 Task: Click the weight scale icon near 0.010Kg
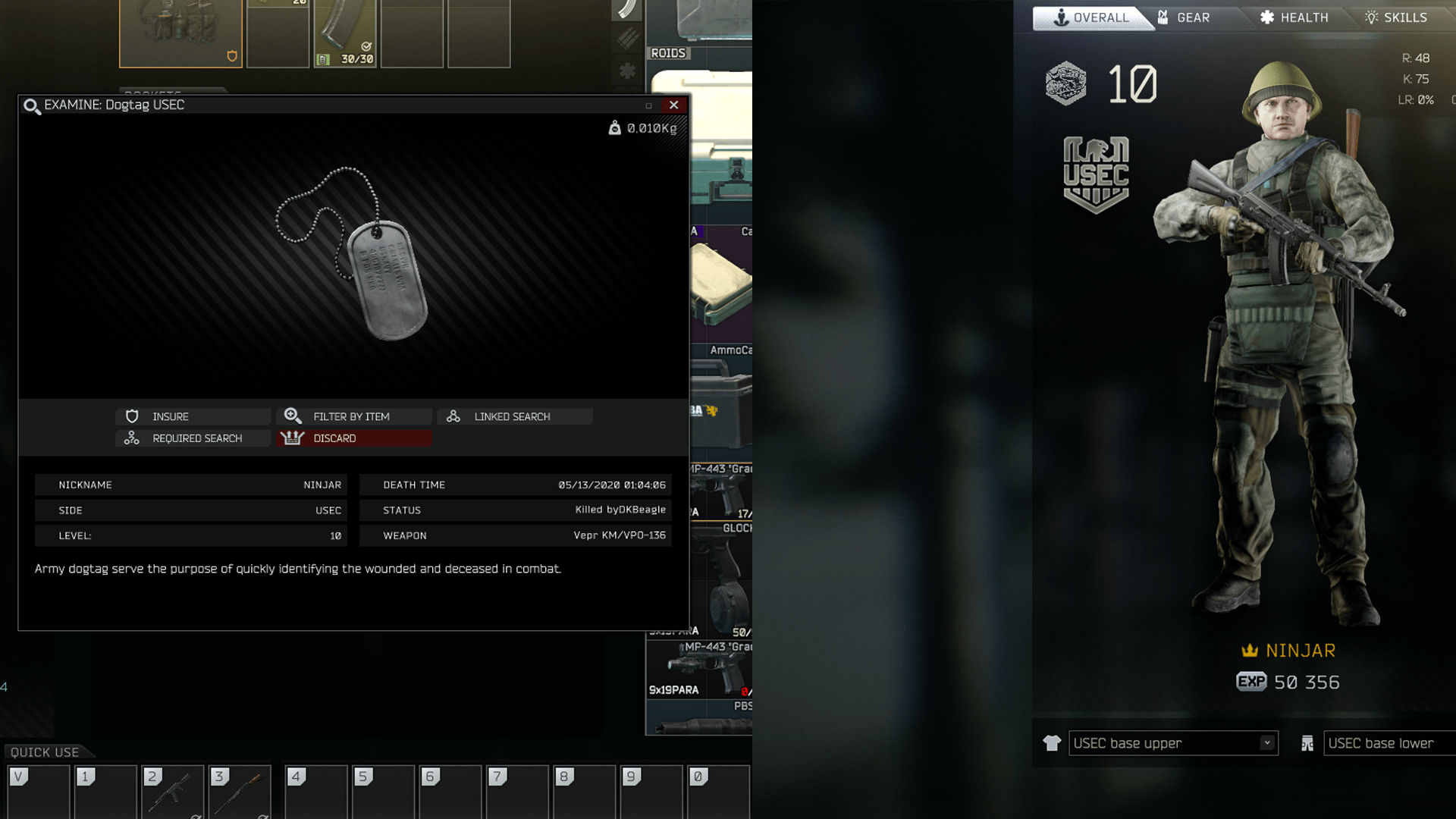point(616,127)
